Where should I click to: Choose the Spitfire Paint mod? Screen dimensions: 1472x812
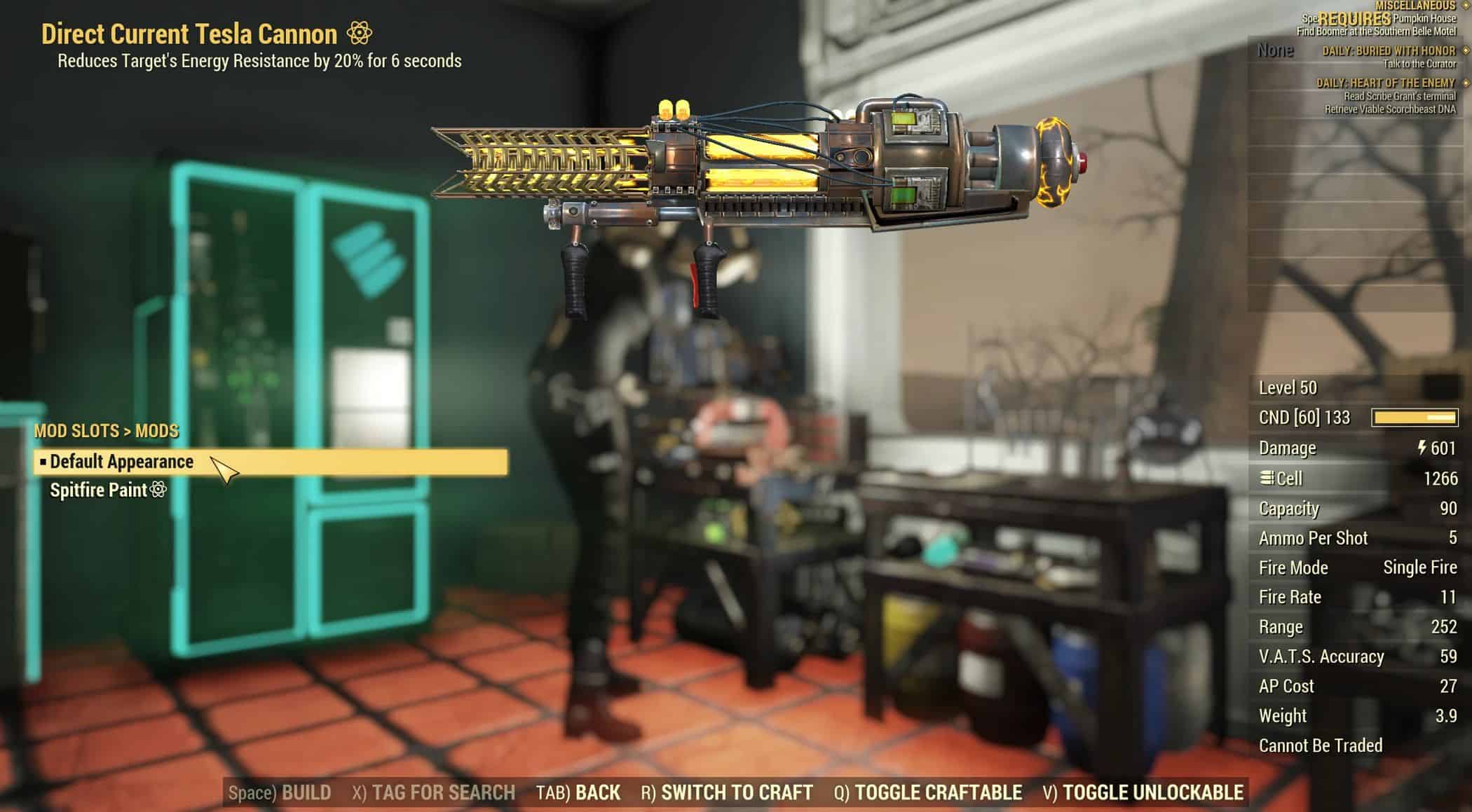[99, 490]
